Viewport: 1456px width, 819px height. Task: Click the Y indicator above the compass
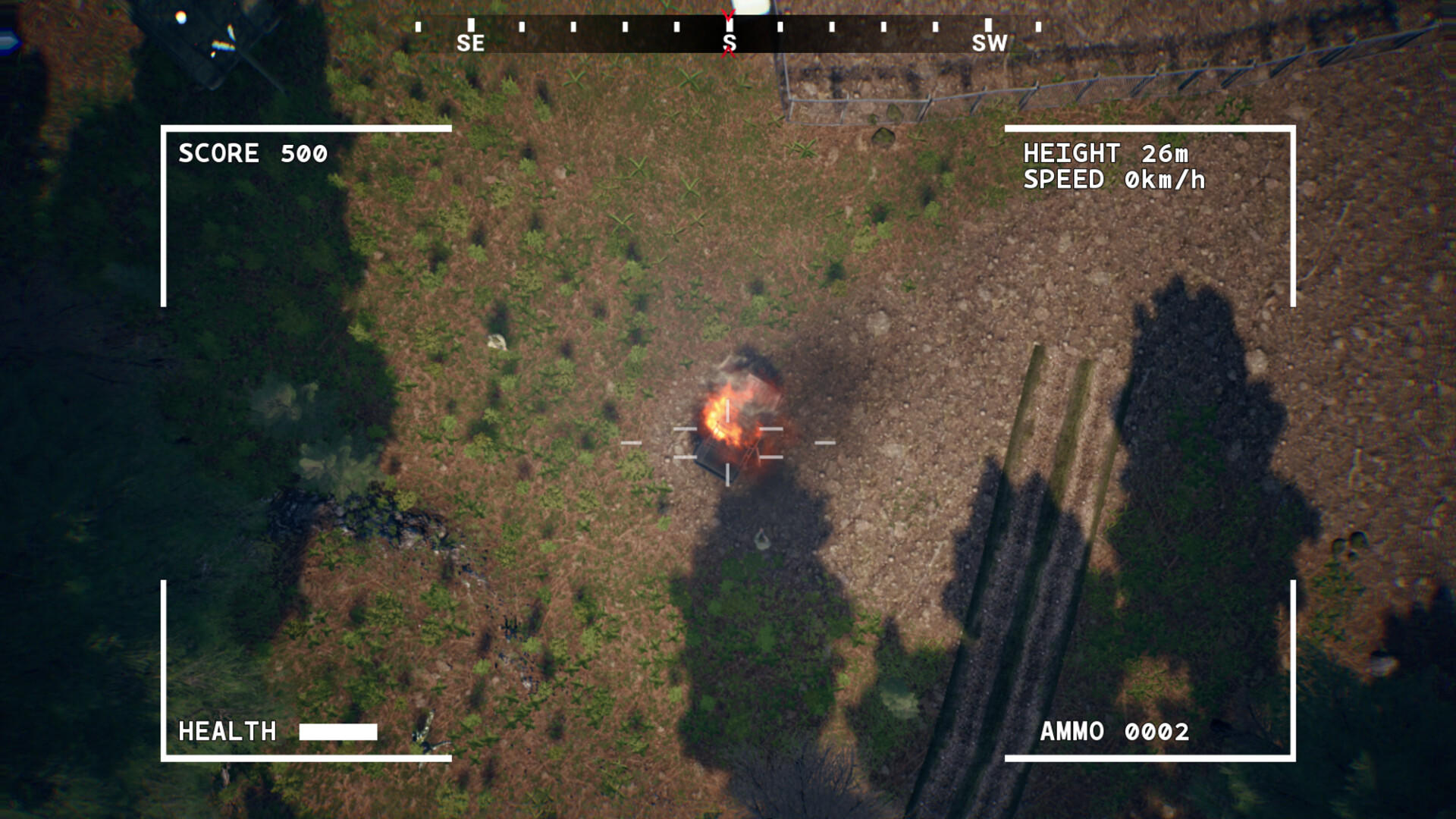(x=727, y=15)
